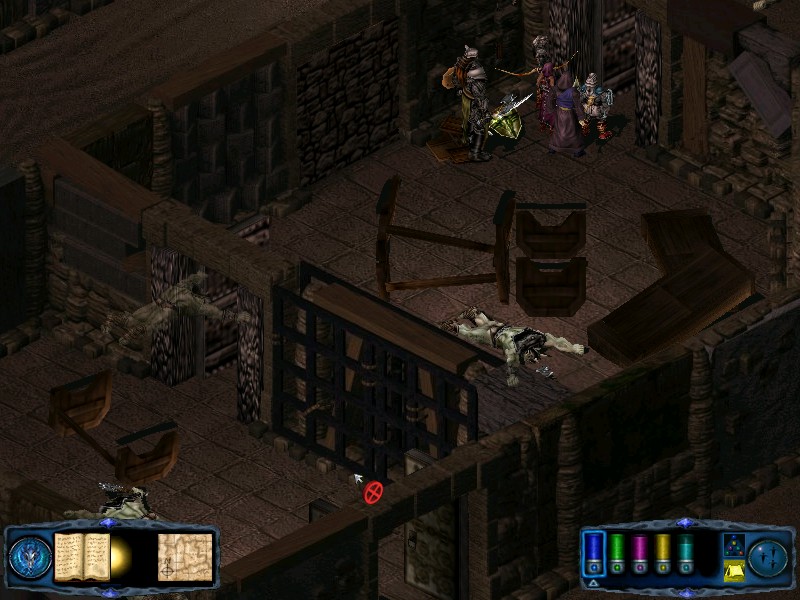Click the yellow tent camp icon
Screen dimensions: 800x600
click(733, 569)
